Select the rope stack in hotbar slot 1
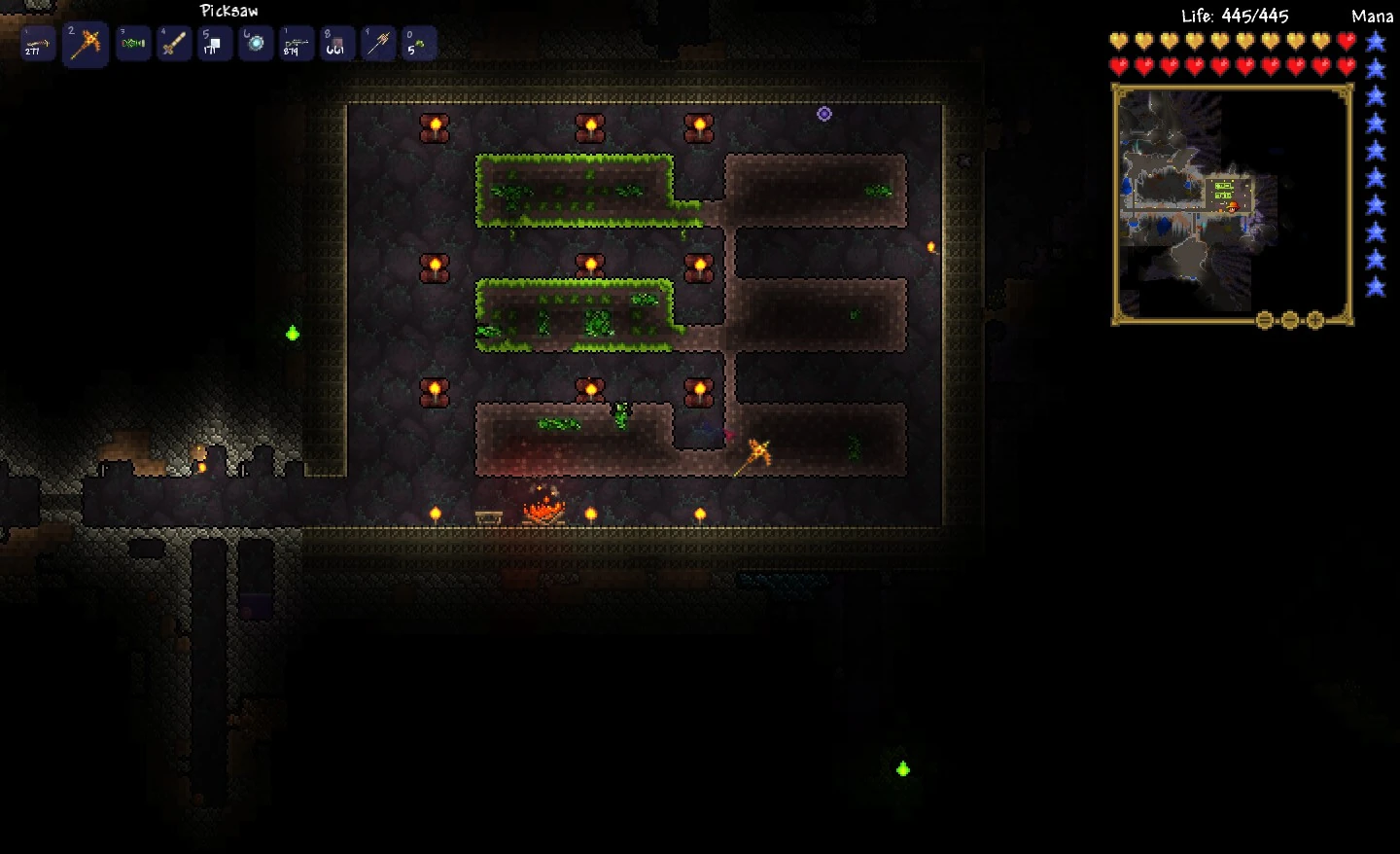The width and height of the screenshot is (1400, 854). coord(37,44)
